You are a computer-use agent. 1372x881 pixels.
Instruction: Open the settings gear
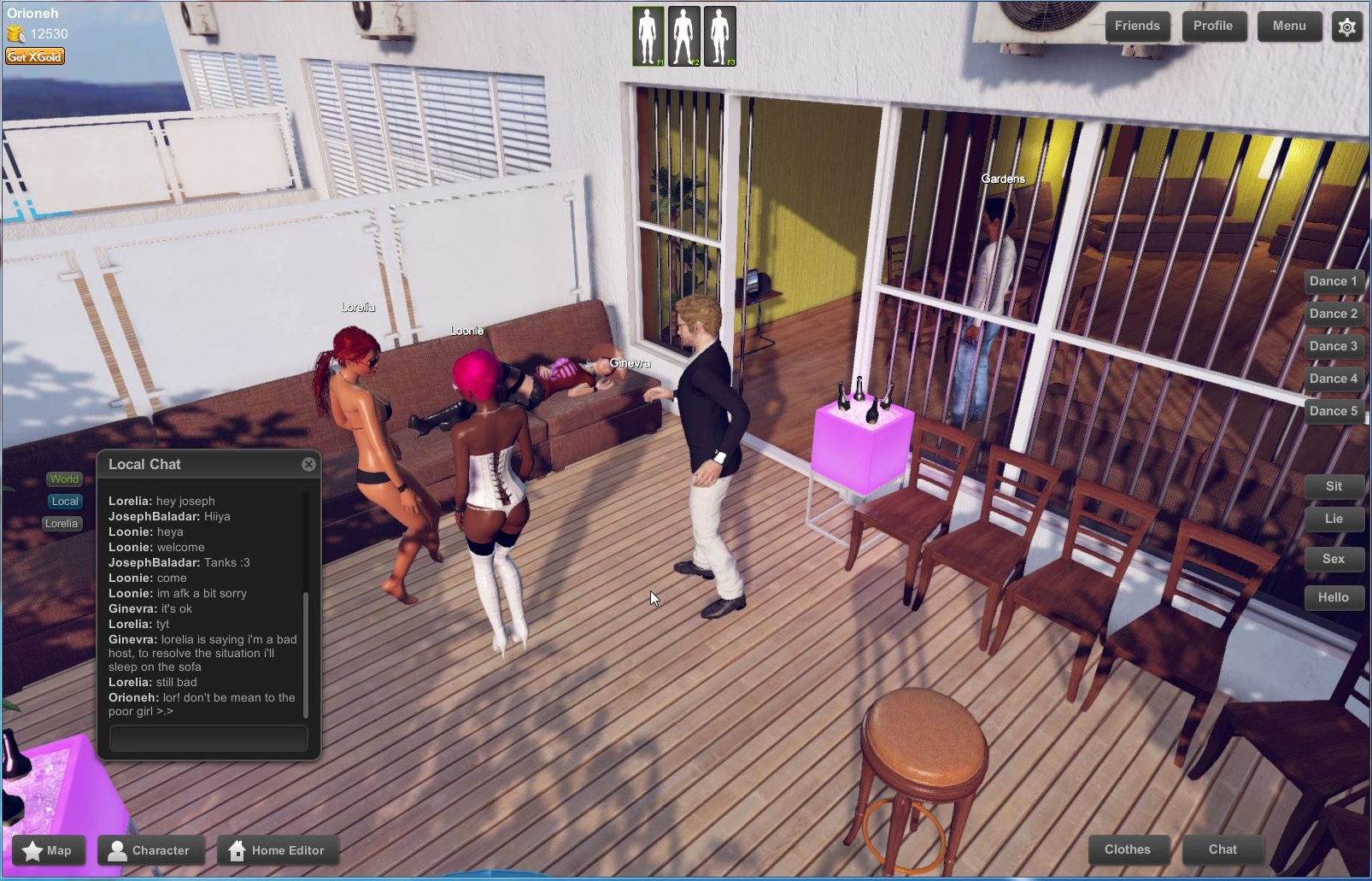(x=1347, y=26)
